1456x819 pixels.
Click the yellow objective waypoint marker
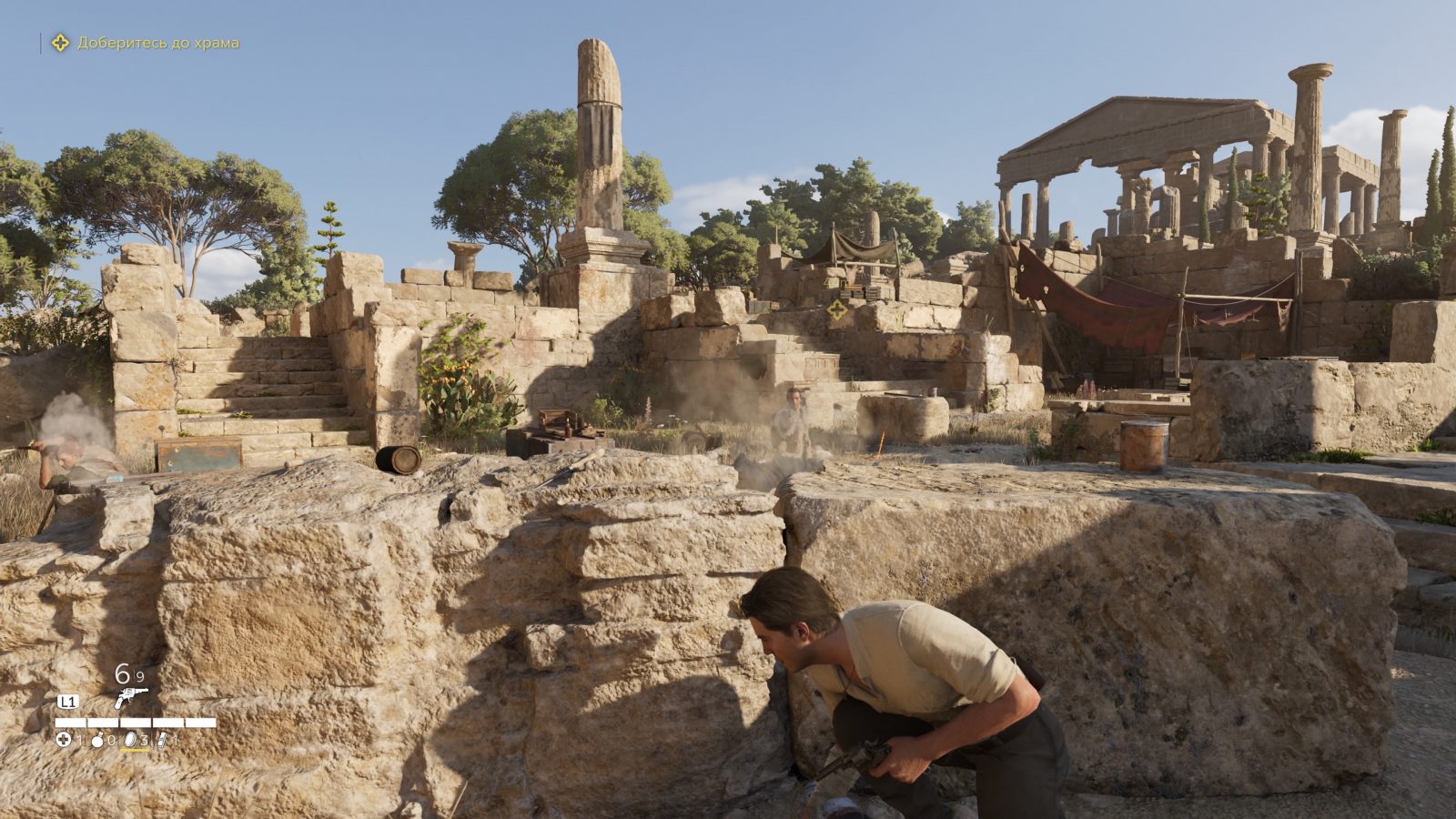pyautogui.click(x=837, y=309)
